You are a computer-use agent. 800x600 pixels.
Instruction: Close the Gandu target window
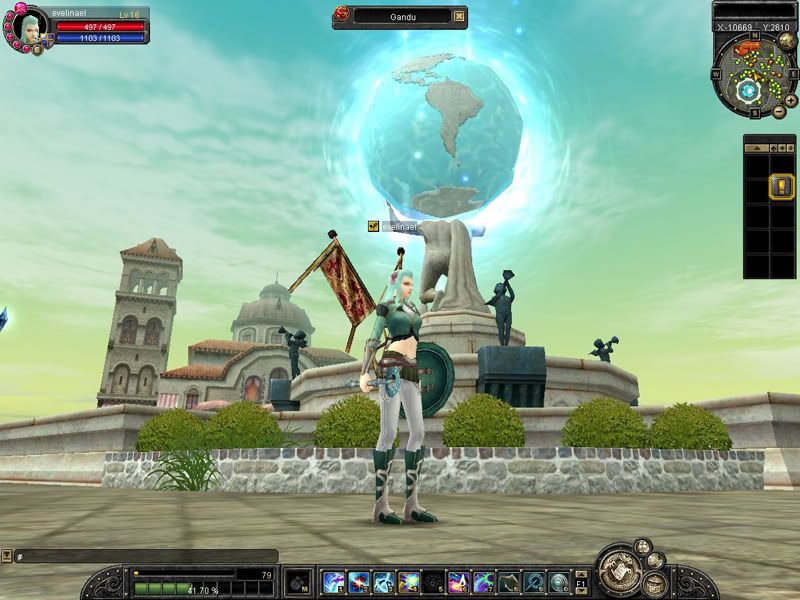click(x=459, y=16)
